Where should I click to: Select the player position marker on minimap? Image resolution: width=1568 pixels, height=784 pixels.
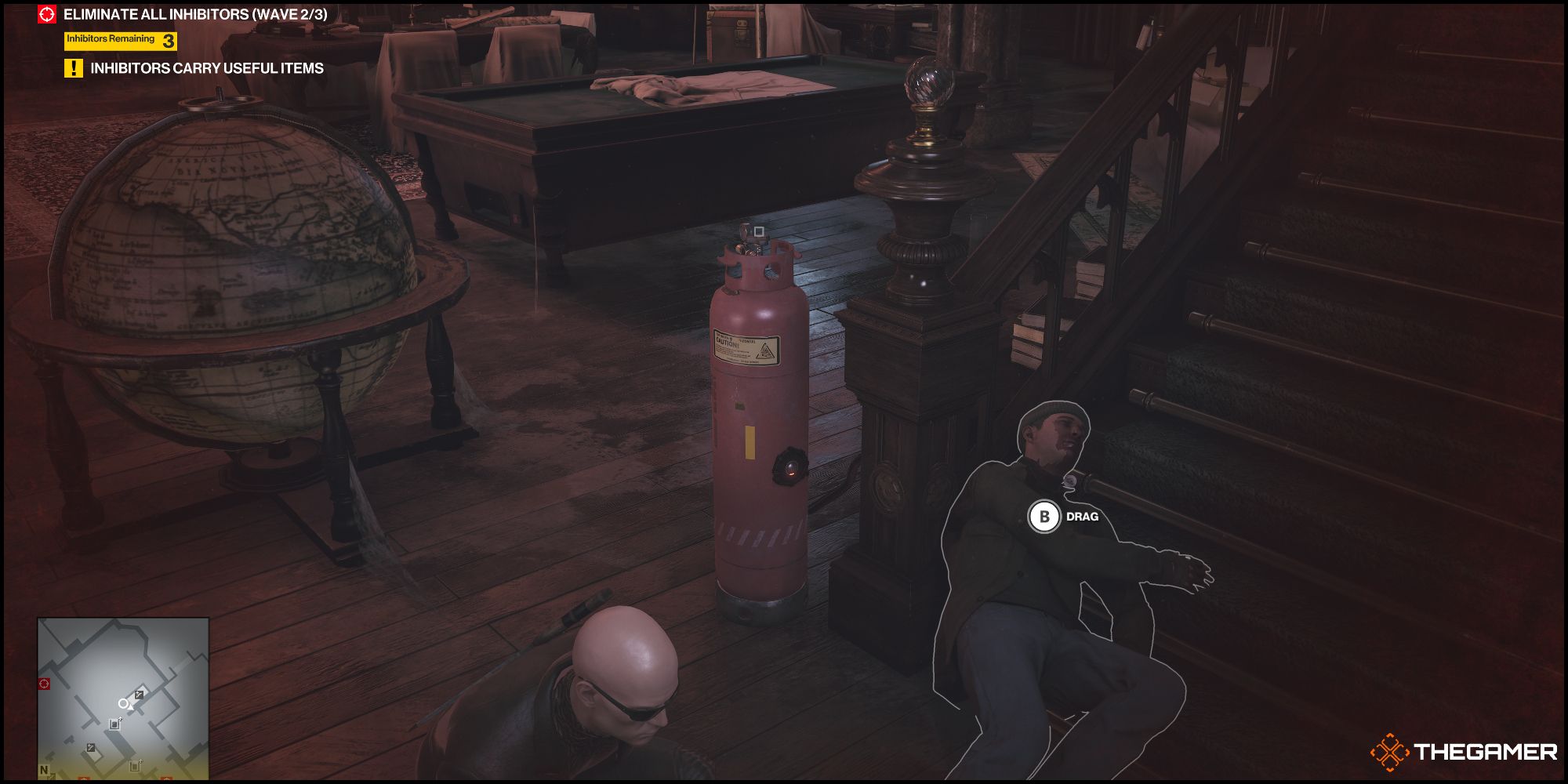click(123, 704)
